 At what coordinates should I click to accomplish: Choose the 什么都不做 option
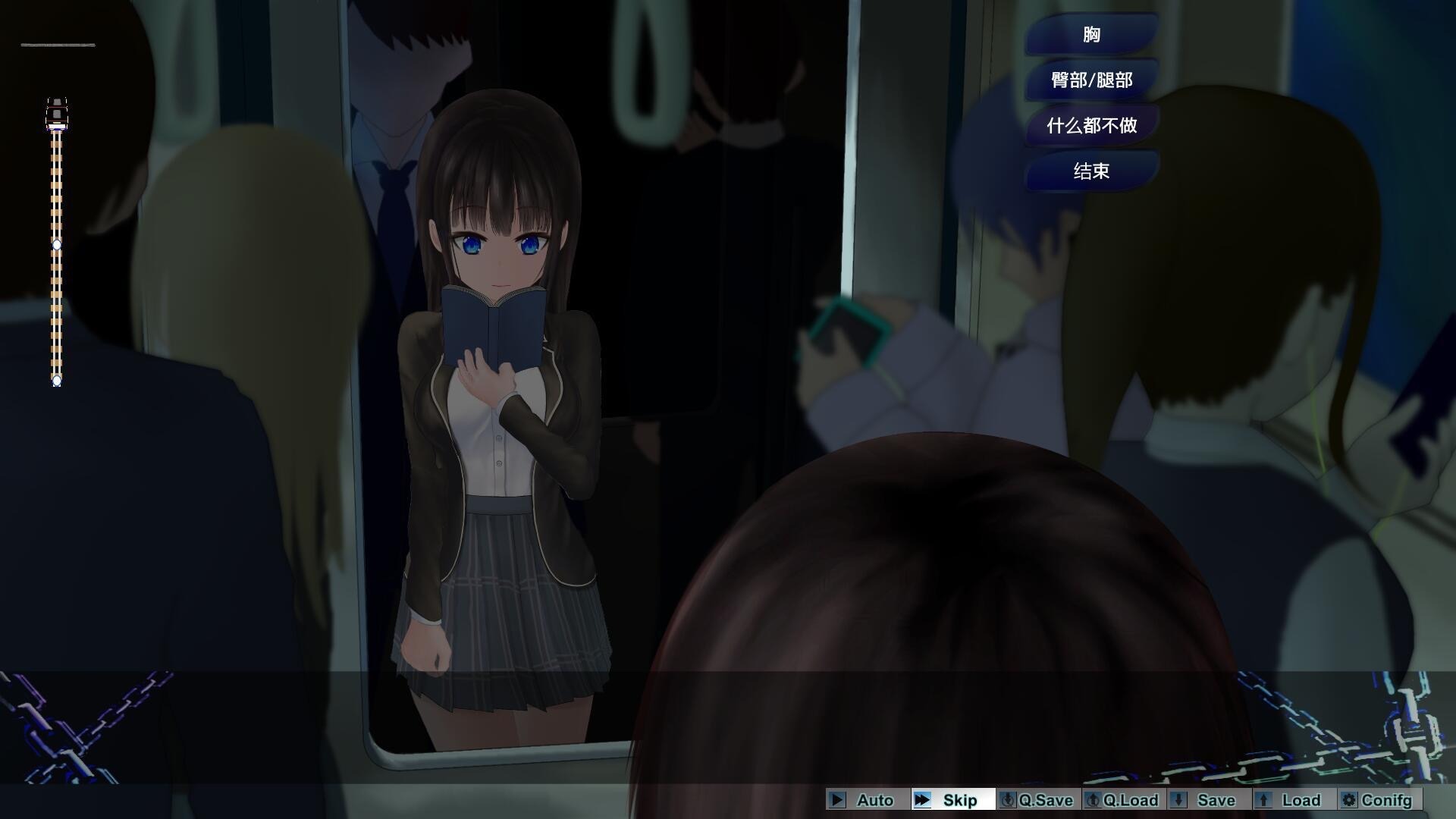[x=1091, y=125]
